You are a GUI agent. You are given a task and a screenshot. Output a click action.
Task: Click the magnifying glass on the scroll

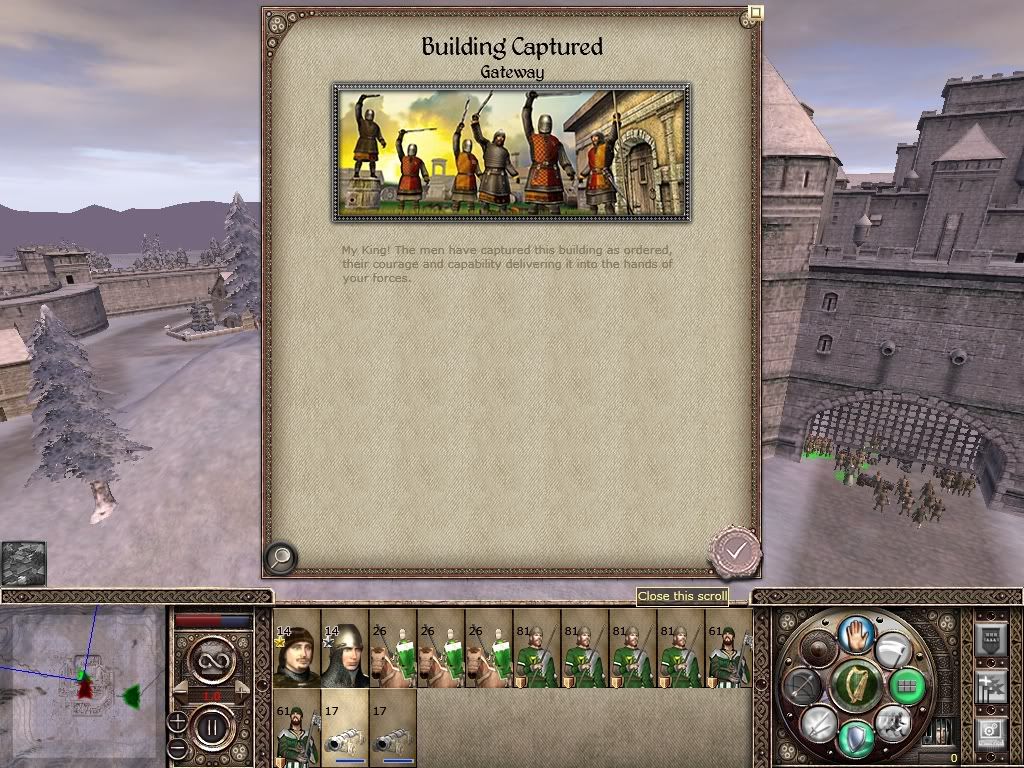[x=280, y=558]
